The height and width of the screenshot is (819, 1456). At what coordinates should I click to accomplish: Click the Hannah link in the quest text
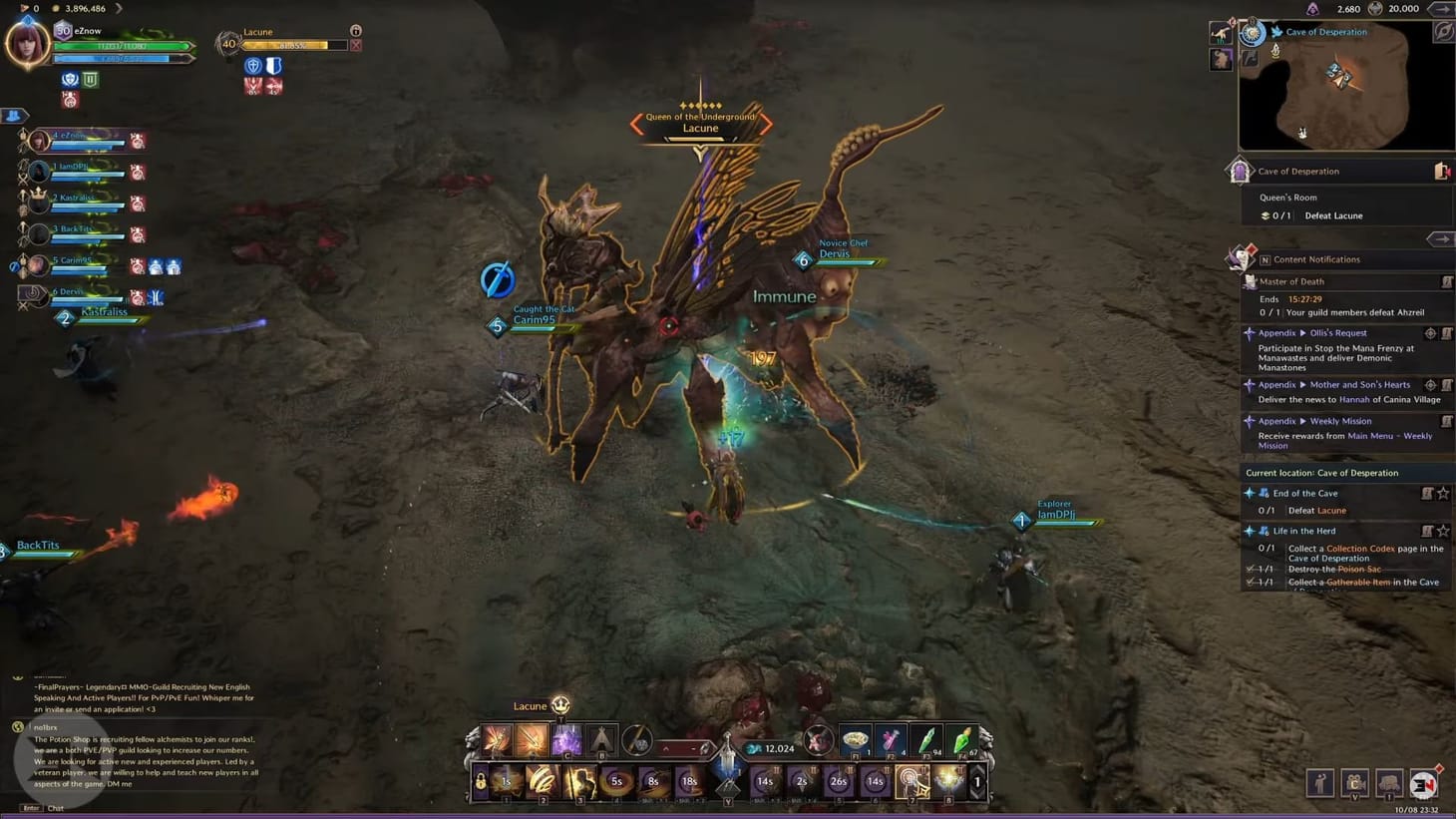click(1354, 399)
